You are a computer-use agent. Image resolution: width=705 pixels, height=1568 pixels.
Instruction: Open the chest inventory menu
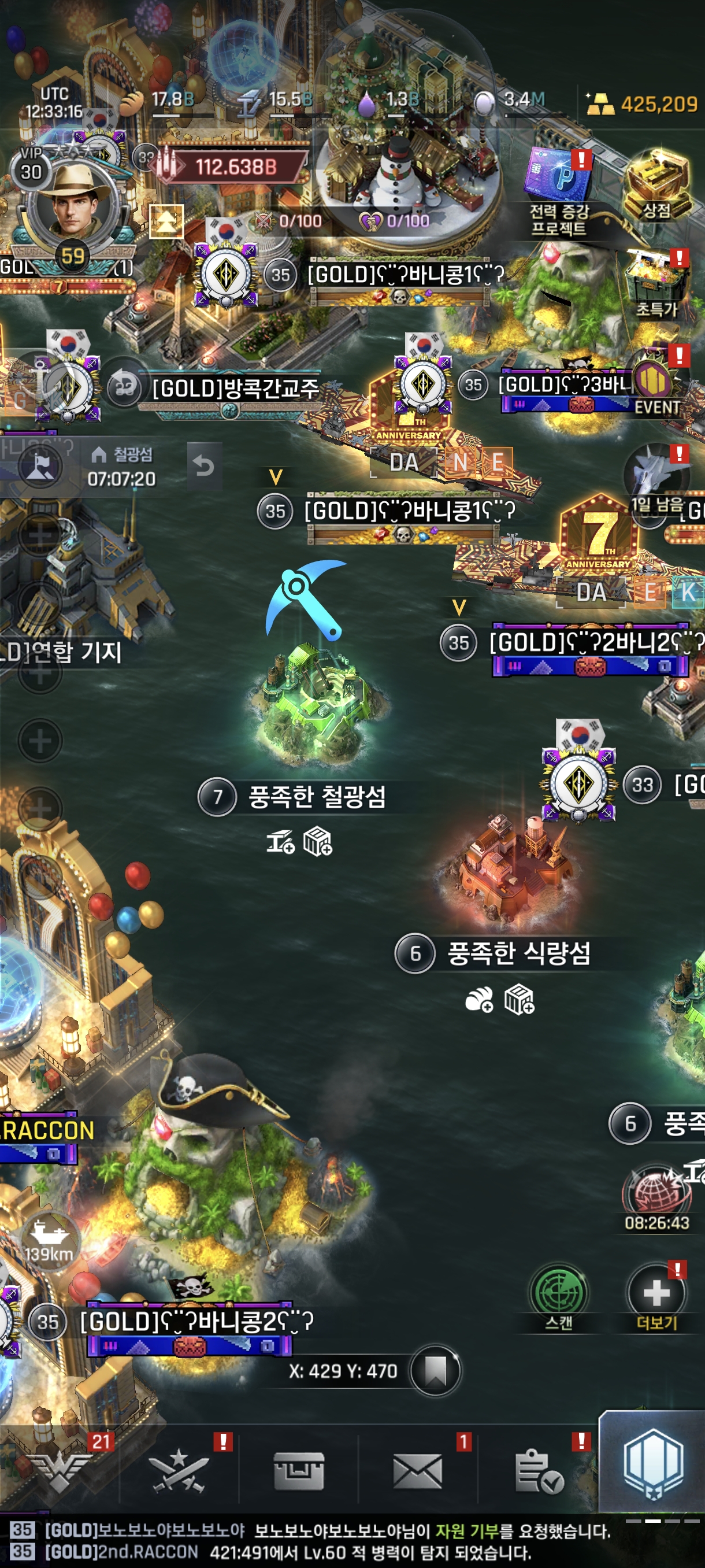[298, 1469]
